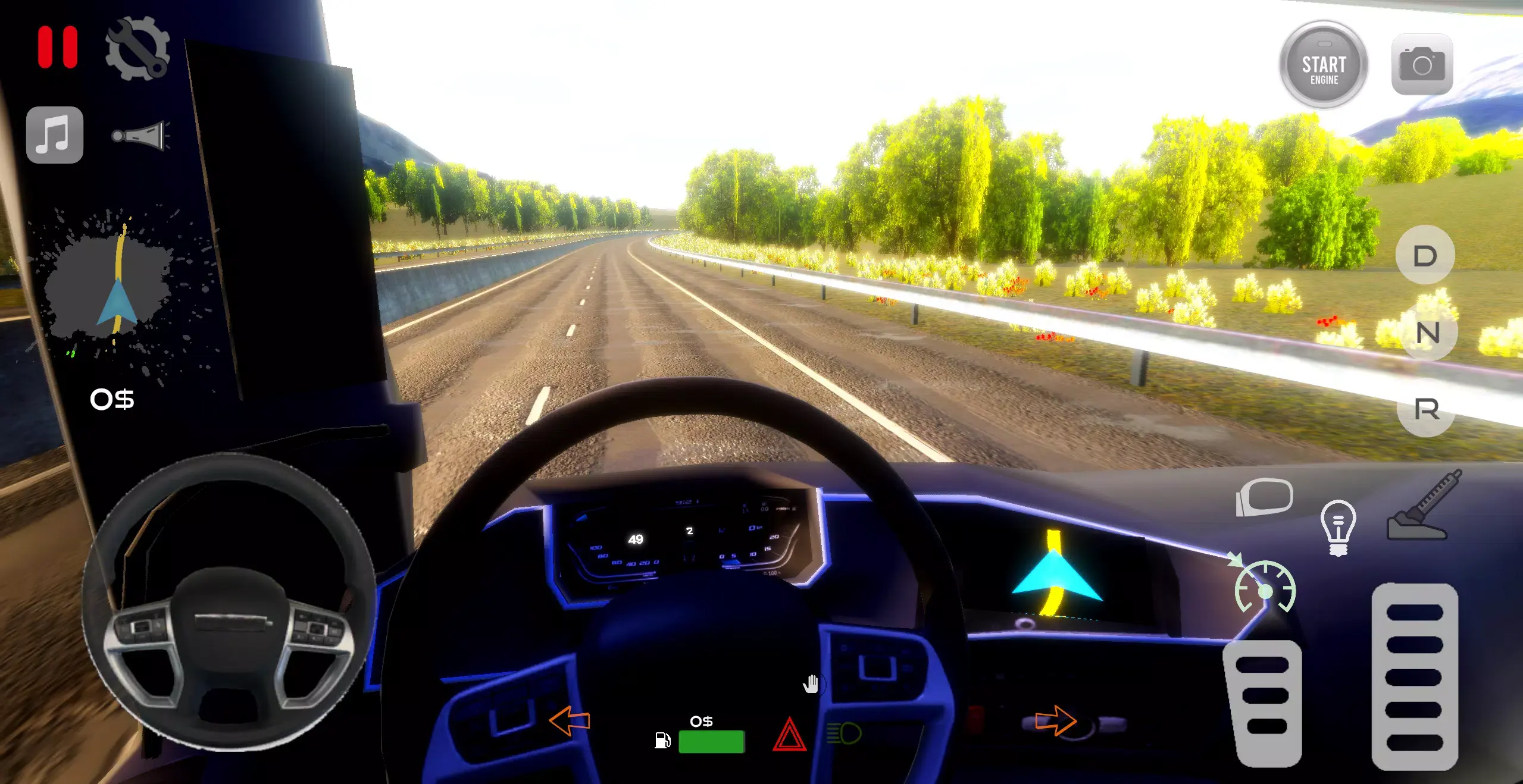The height and width of the screenshot is (784, 1523).
Task: Toggle the music note button
Action: 55,135
